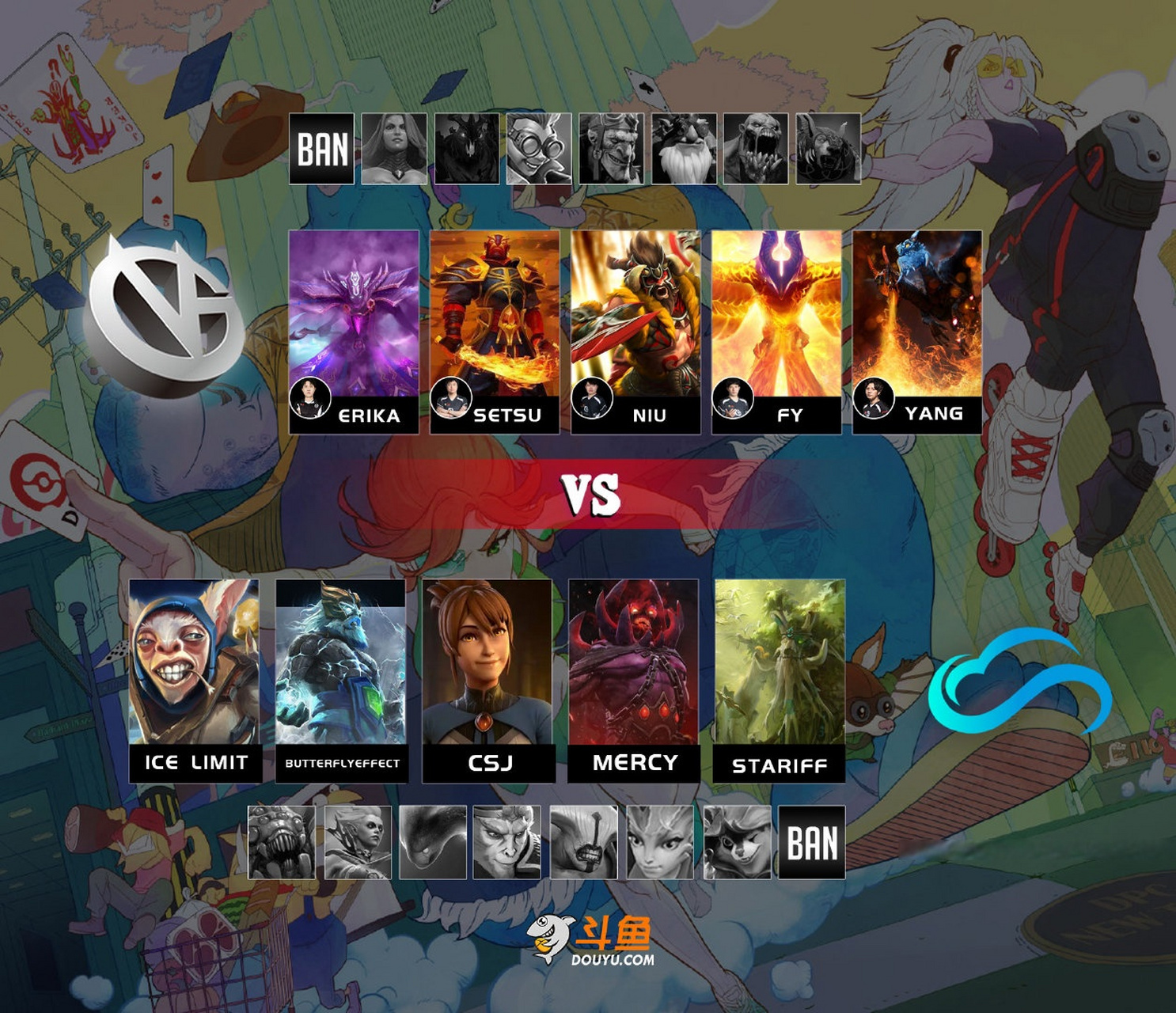Click the red VS banner
Screen dimensions: 1176x1013
click(588, 492)
